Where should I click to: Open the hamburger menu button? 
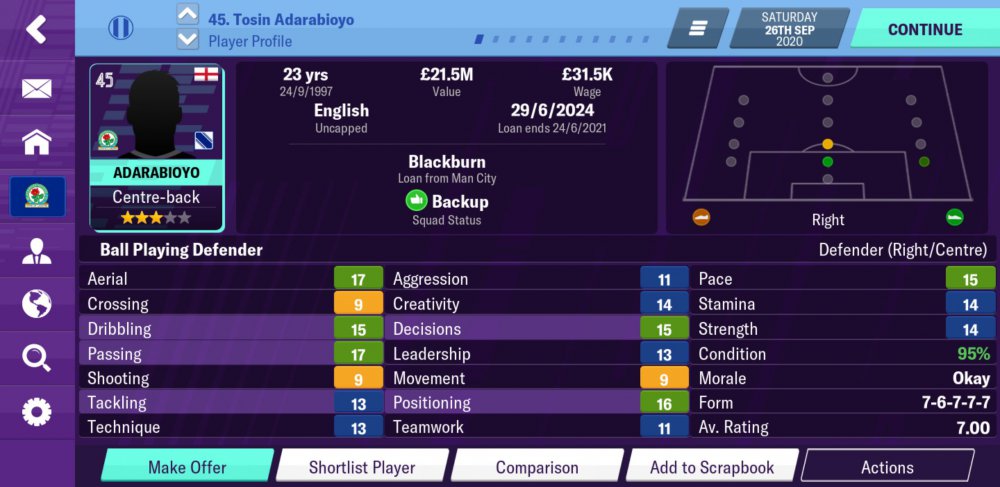[x=697, y=29]
